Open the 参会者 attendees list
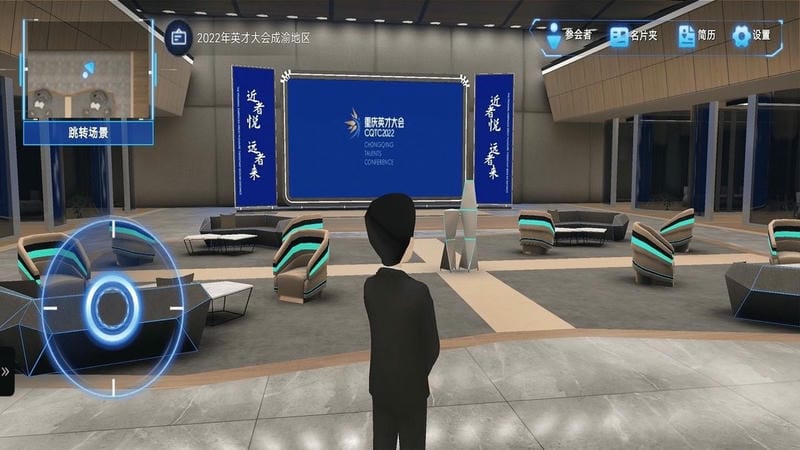The width and height of the screenshot is (800, 450). click(567, 36)
